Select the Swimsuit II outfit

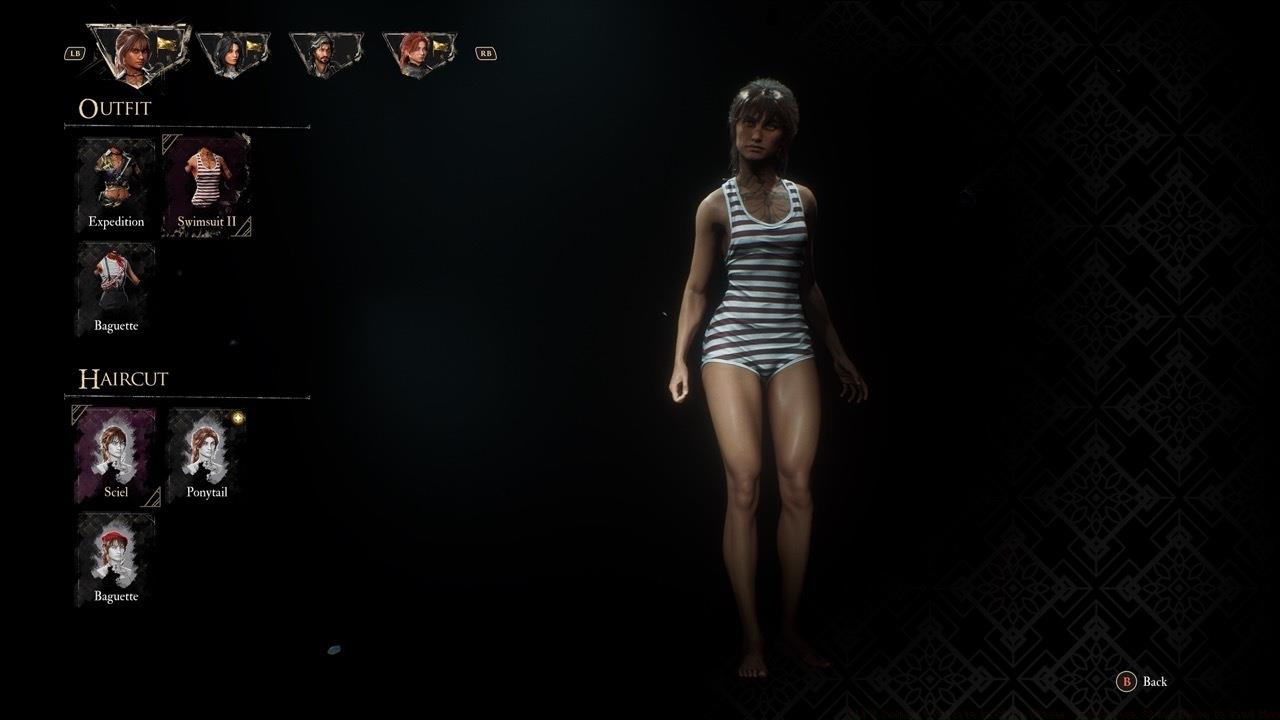pos(206,183)
